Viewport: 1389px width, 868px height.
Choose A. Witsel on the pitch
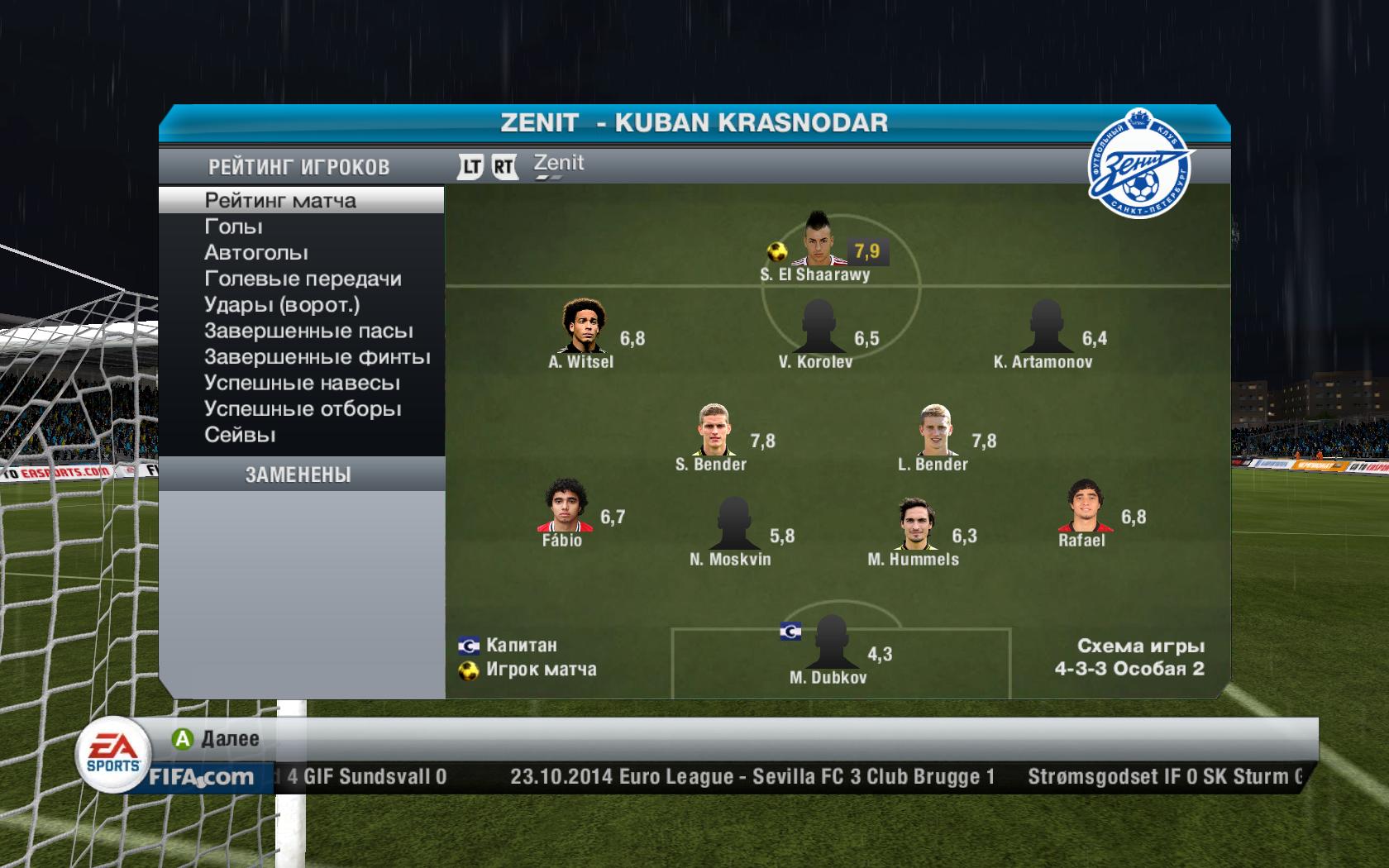point(584,327)
